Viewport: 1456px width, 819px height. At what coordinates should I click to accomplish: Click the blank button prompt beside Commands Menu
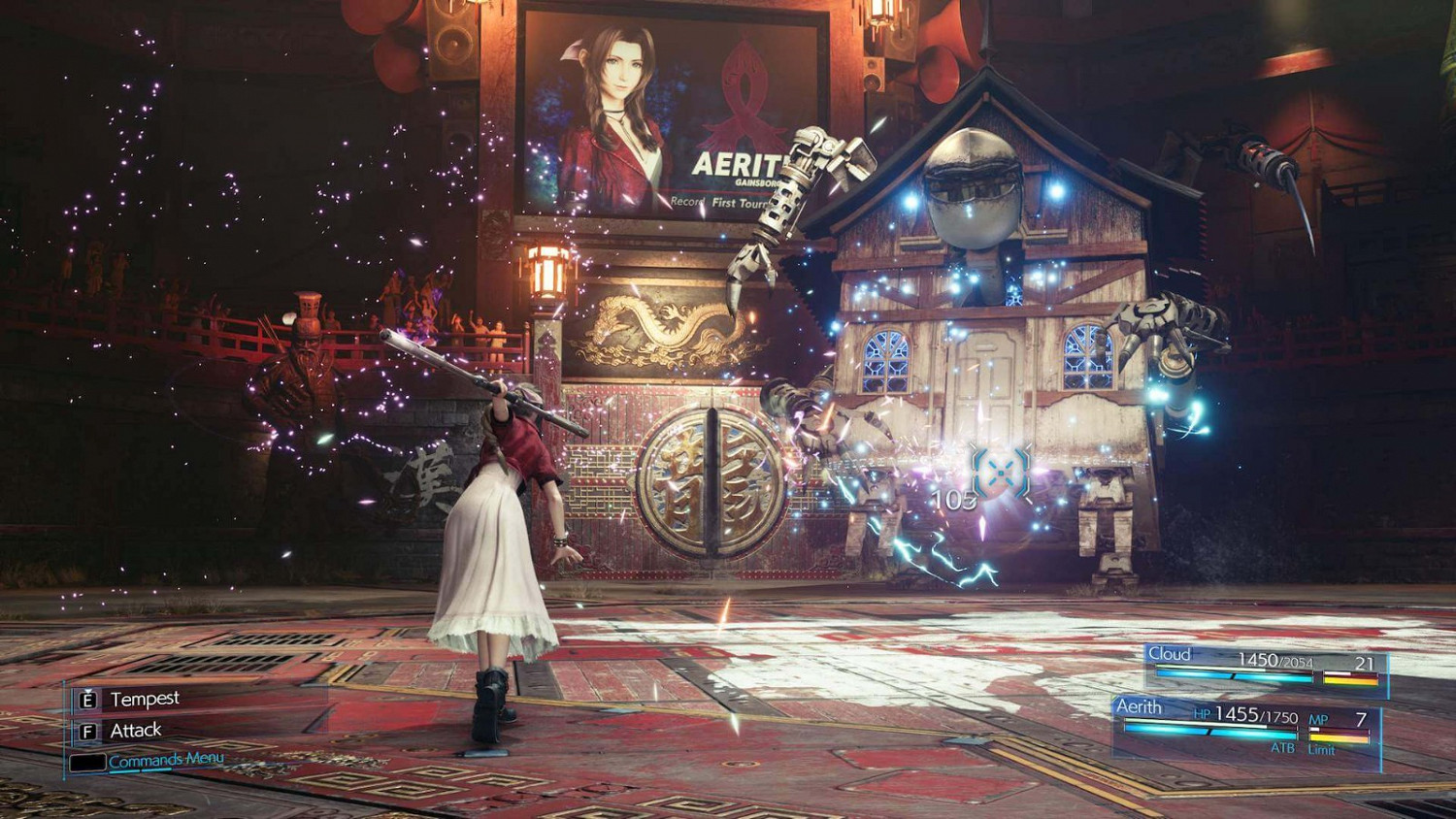(x=88, y=761)
